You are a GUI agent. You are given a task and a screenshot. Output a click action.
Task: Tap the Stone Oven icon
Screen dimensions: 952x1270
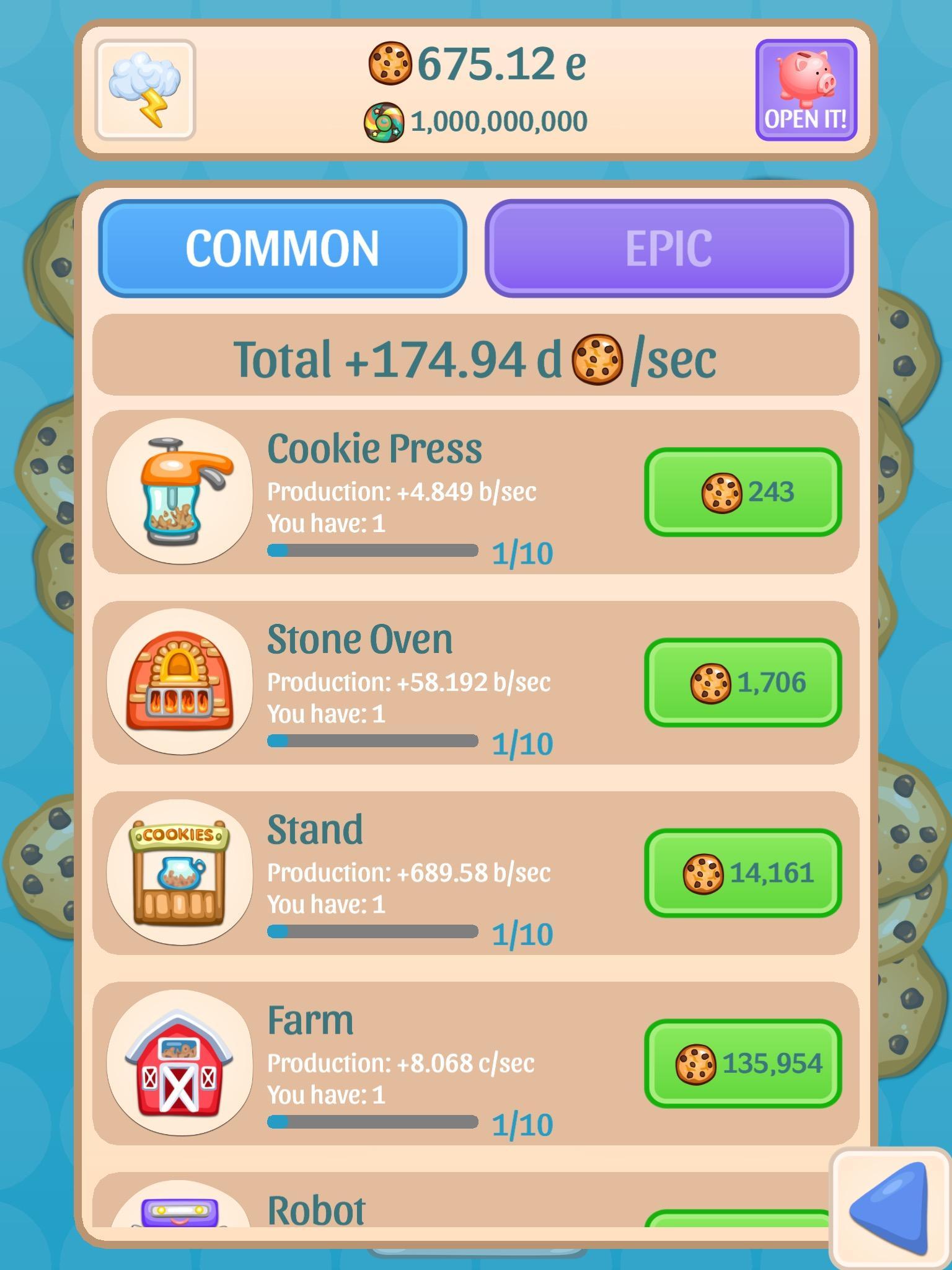click(180, 683)
